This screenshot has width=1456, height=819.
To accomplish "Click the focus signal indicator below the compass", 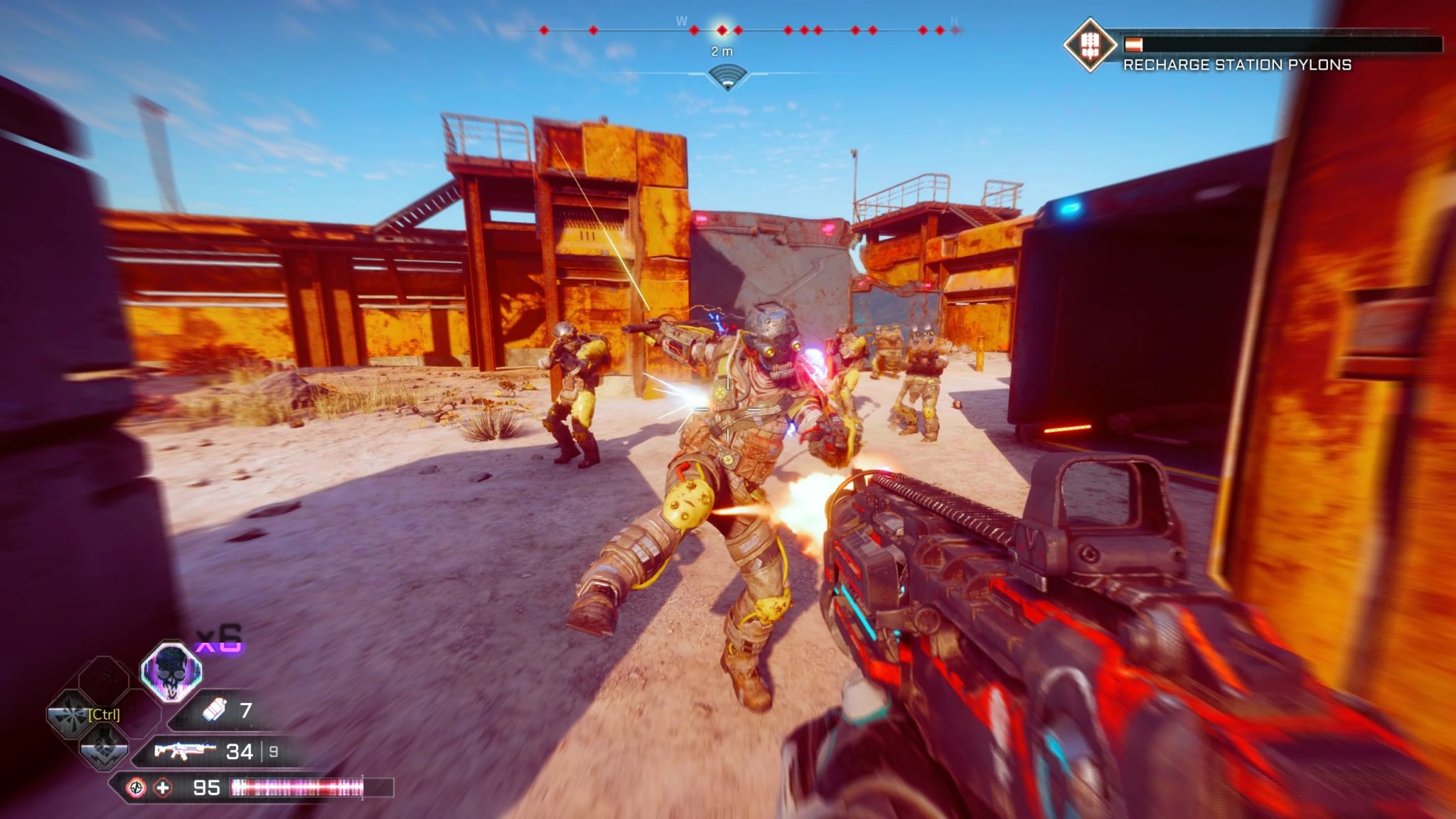I will coord(727,77).
